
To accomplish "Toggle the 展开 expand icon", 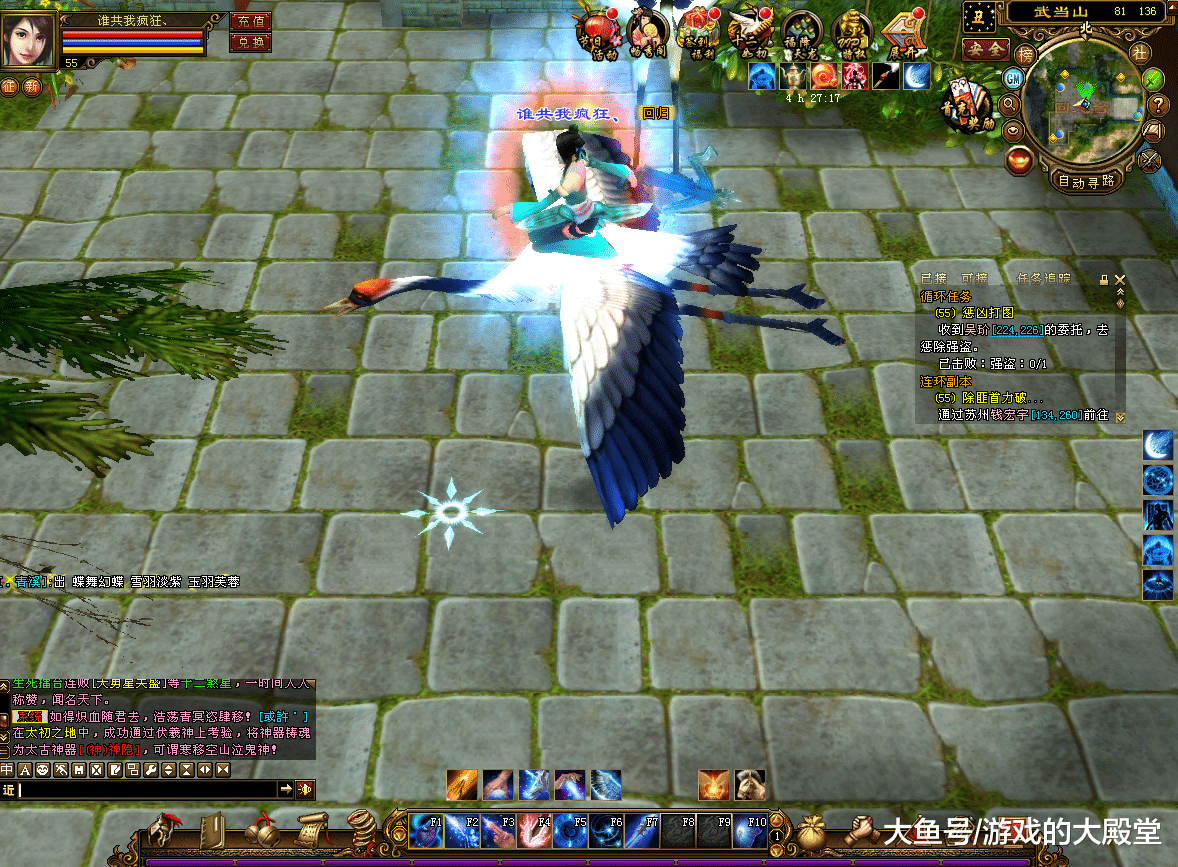I will tap(904, 36).
